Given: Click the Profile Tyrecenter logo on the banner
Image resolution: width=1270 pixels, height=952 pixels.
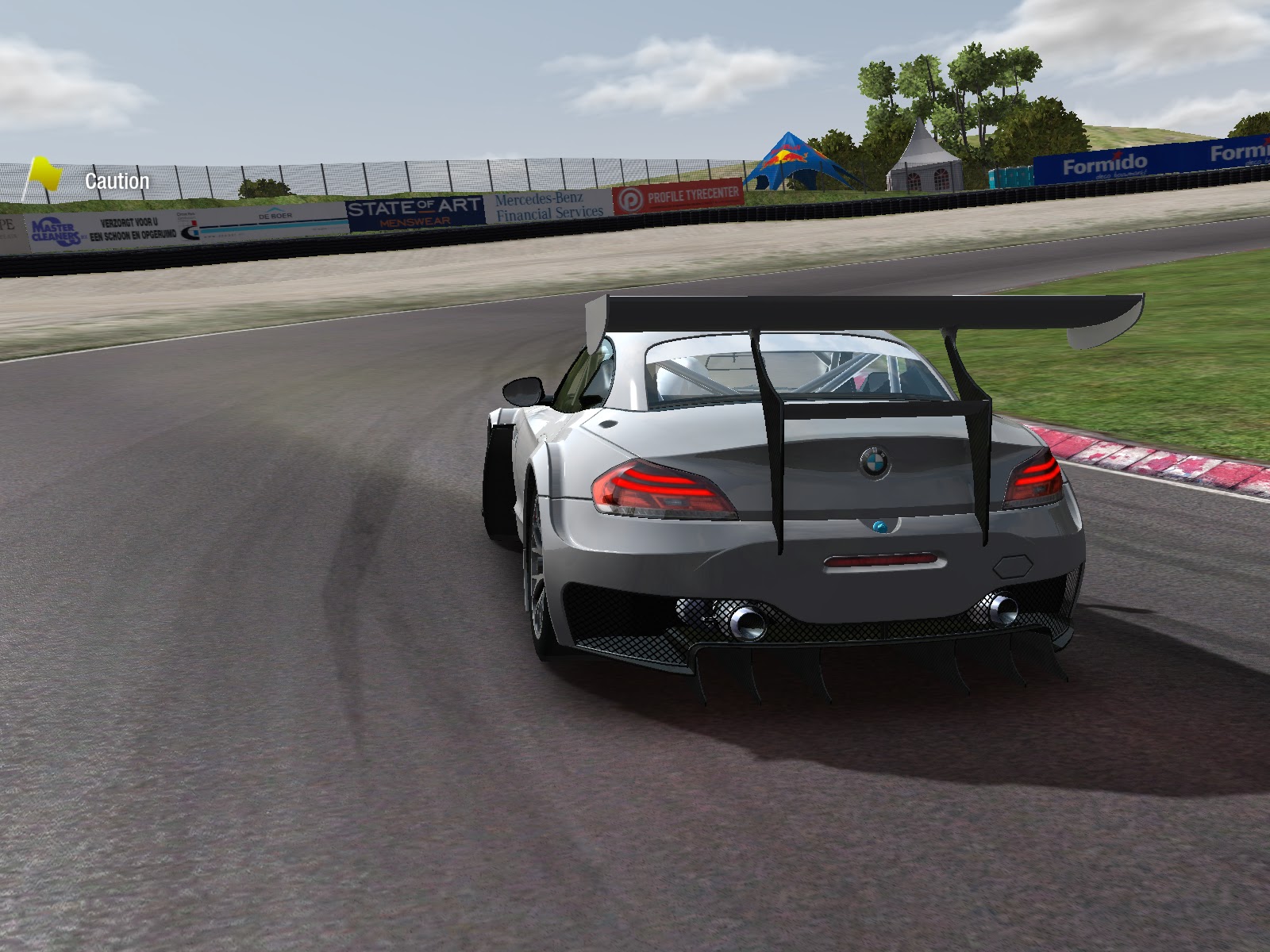Looking at the screenshot, I should tap(631, 200).
